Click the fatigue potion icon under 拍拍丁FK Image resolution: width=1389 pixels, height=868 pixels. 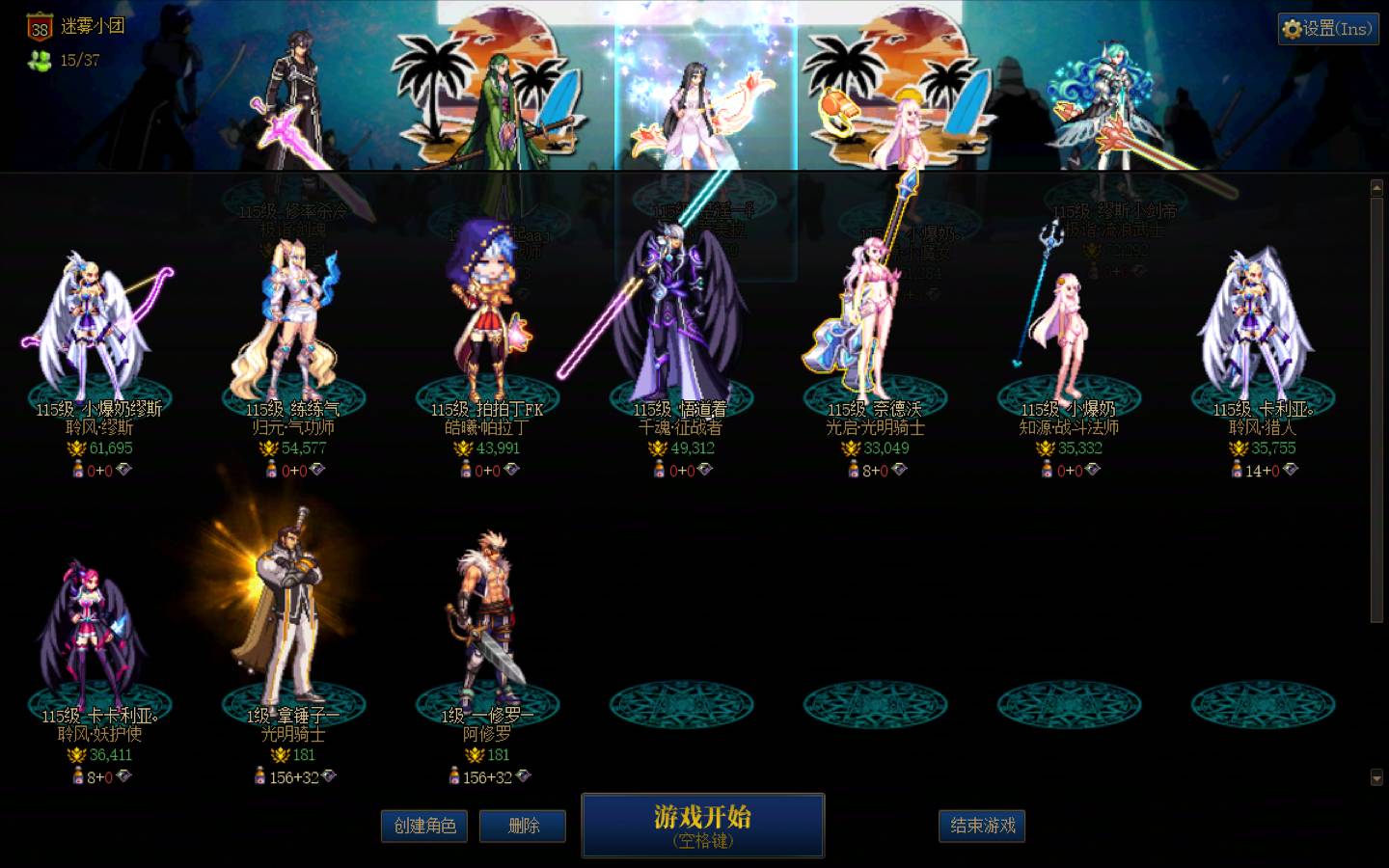pyautogui.click(x=467, y=470)
